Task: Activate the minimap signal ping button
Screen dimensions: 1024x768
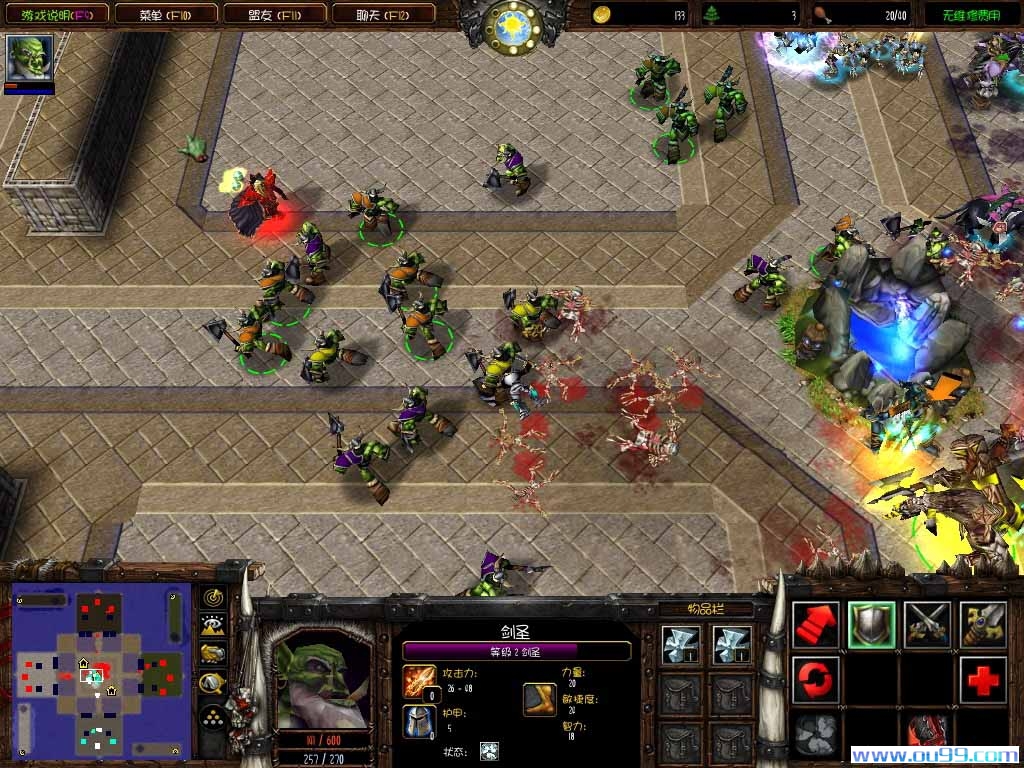Action: (x=212, y=598)
